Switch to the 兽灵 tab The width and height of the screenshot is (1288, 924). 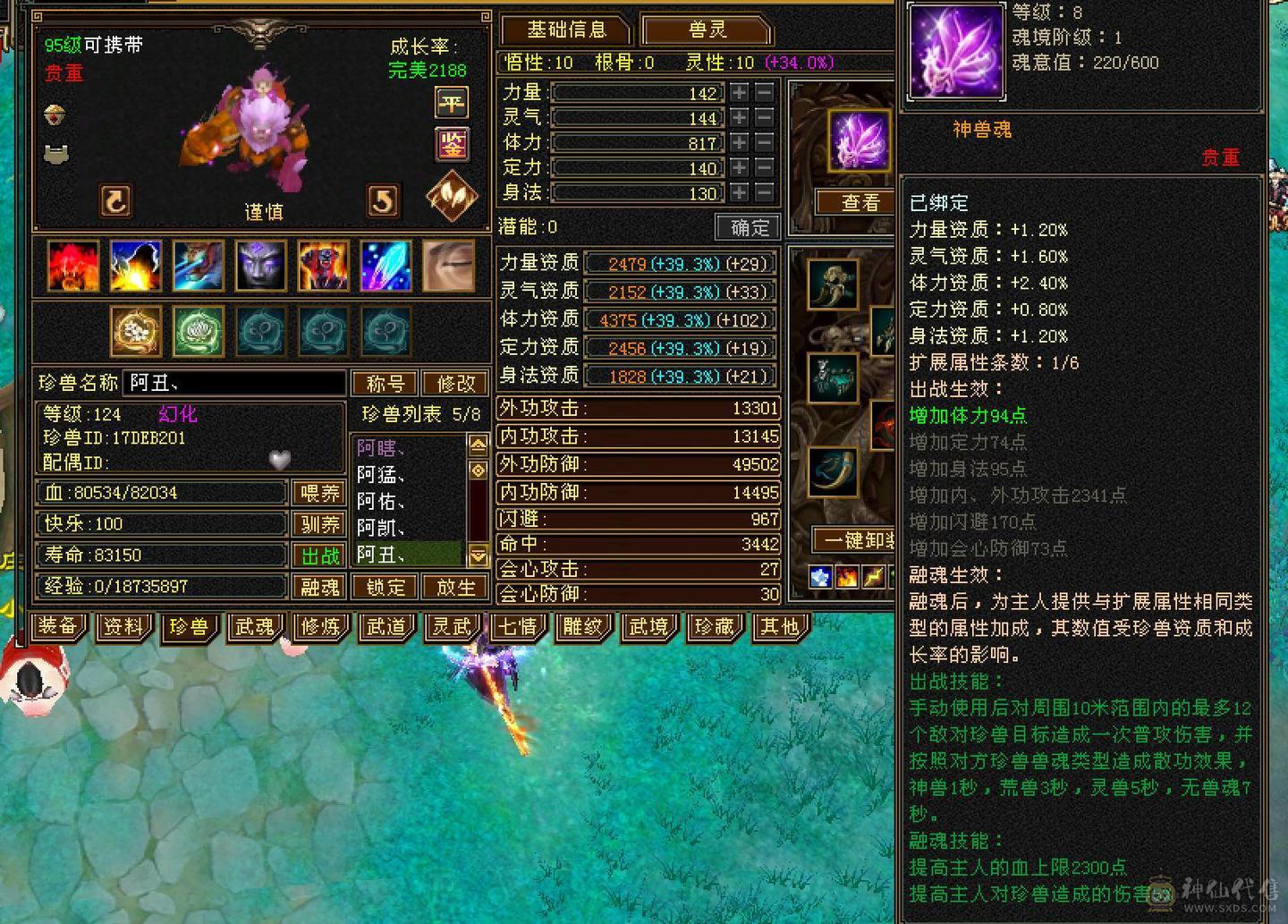[708, 30]
